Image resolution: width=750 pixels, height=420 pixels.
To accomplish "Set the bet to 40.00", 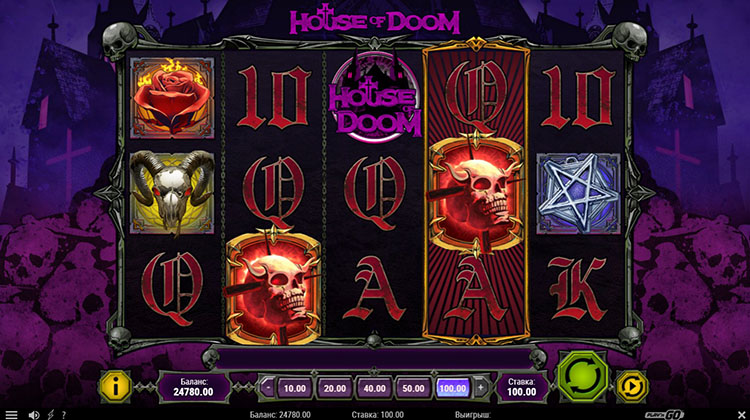I will [374, 387].
